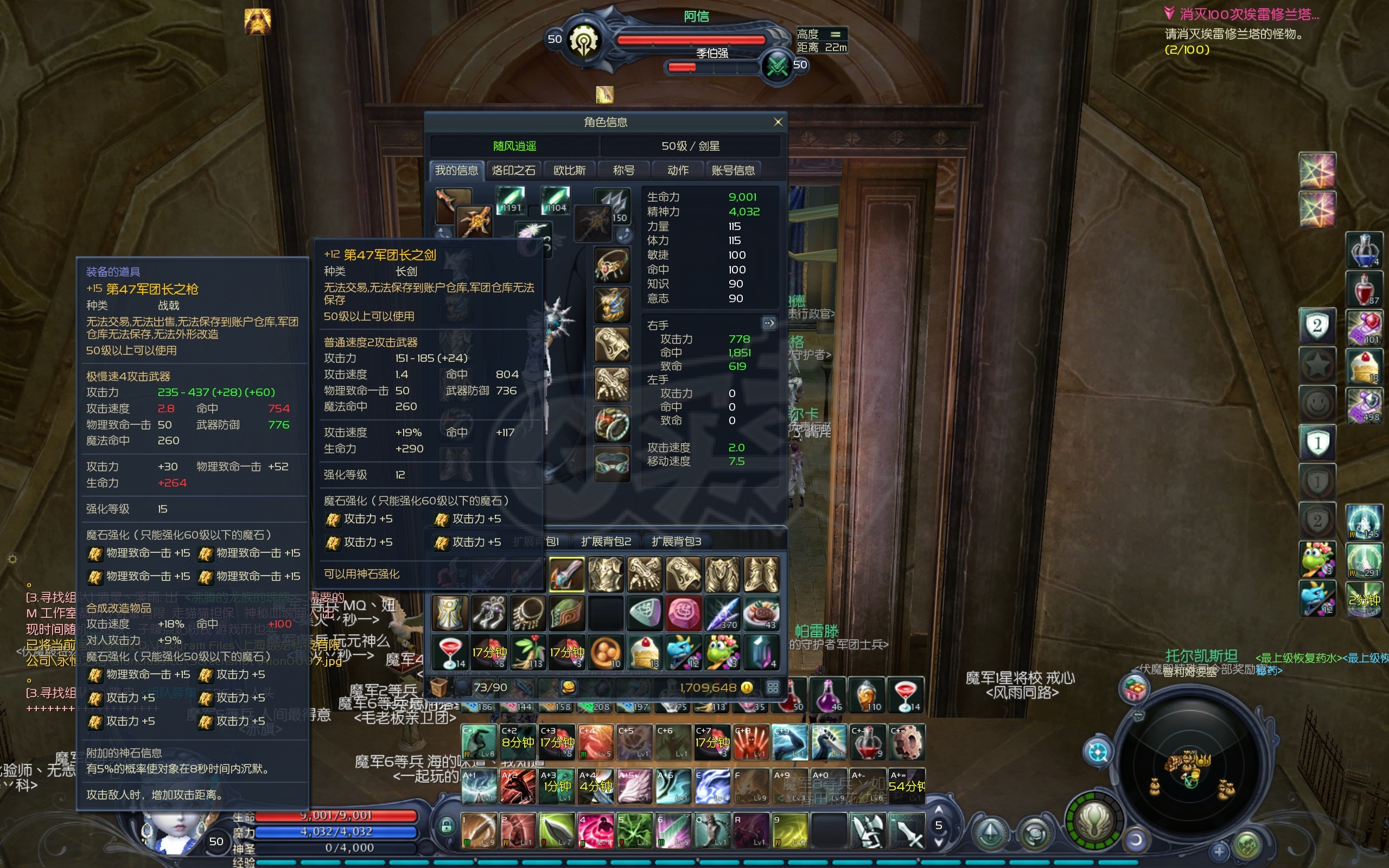Expand the right-hand stats detail arrow button
This screenshot has height=868, width=1389.
point(768,323)
